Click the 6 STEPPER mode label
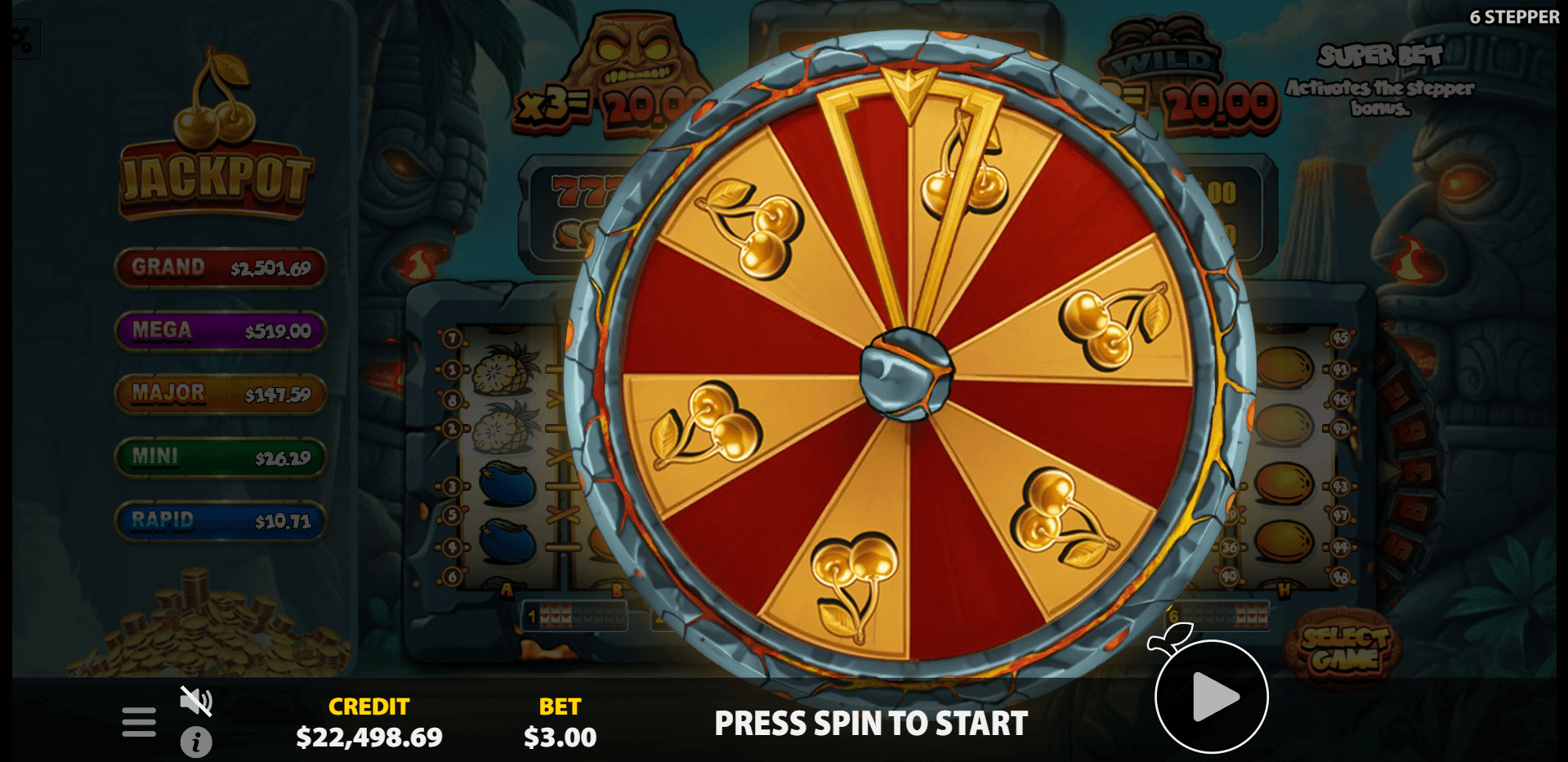The width and height of the screenshot is (1568, 762). coord(1512,16)
